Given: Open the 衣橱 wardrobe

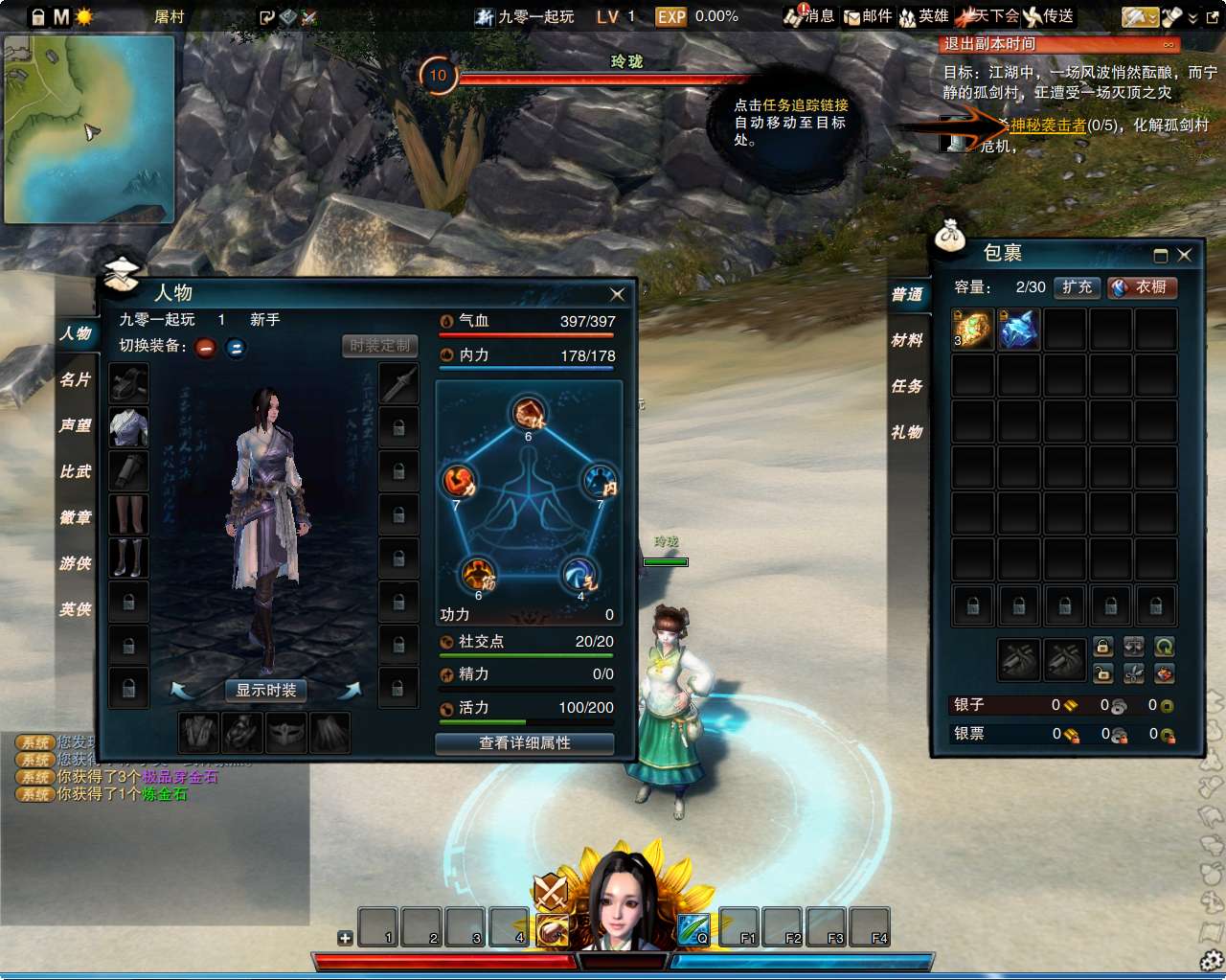Looking at the screenshot, I should click(x=1142, y=287).
